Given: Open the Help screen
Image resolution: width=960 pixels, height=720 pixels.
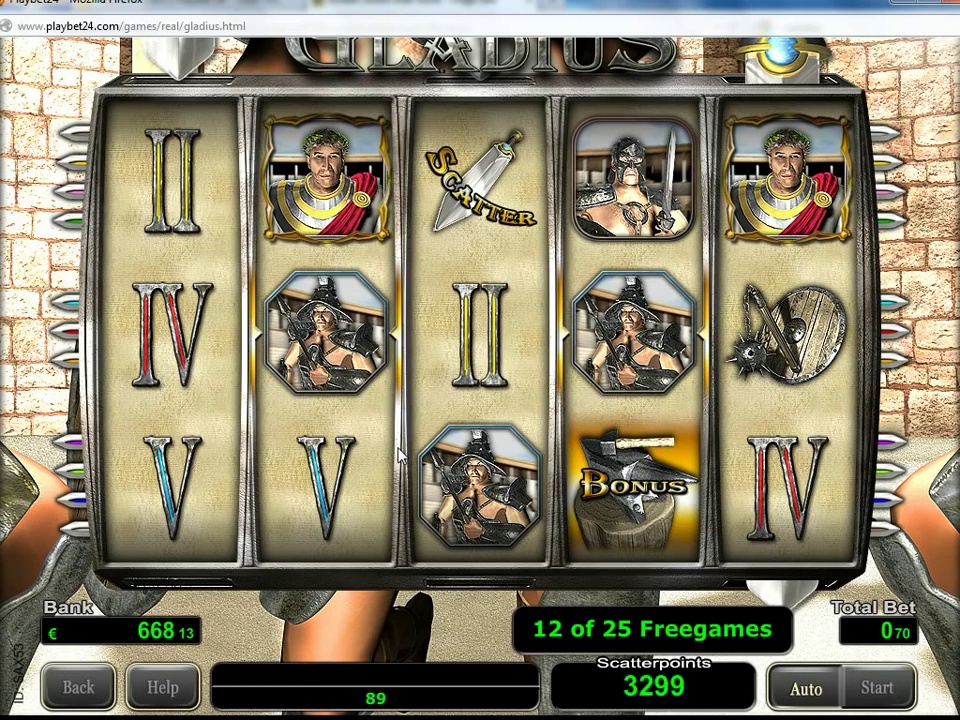Looking at the screenshot, I should (162, 688).
